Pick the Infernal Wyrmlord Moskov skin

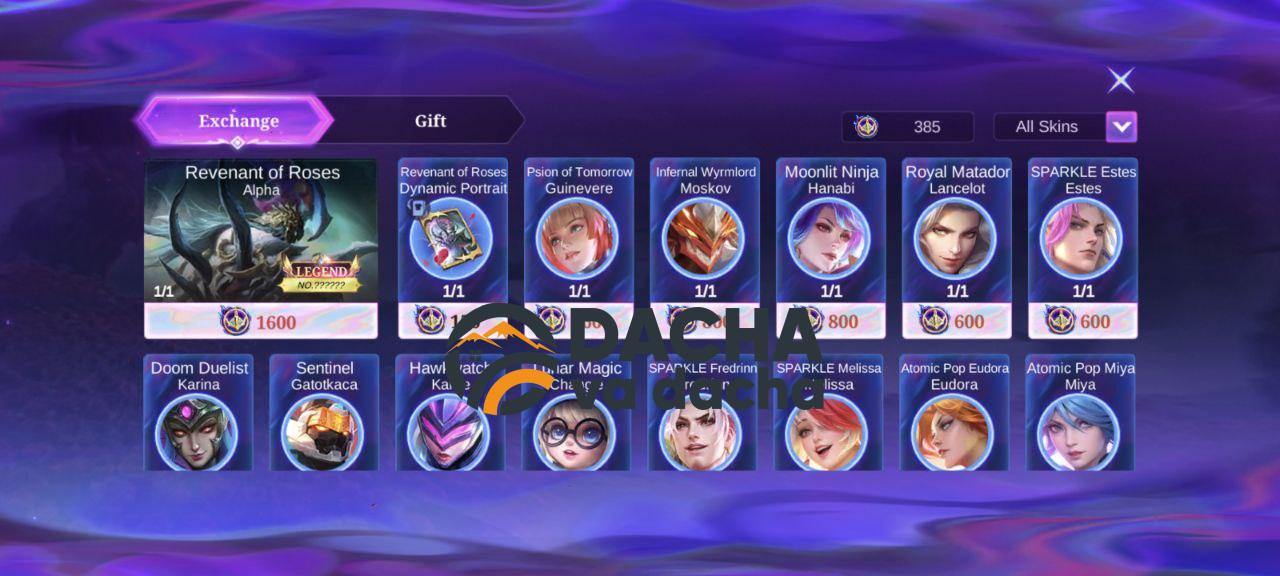click(705, 235)
